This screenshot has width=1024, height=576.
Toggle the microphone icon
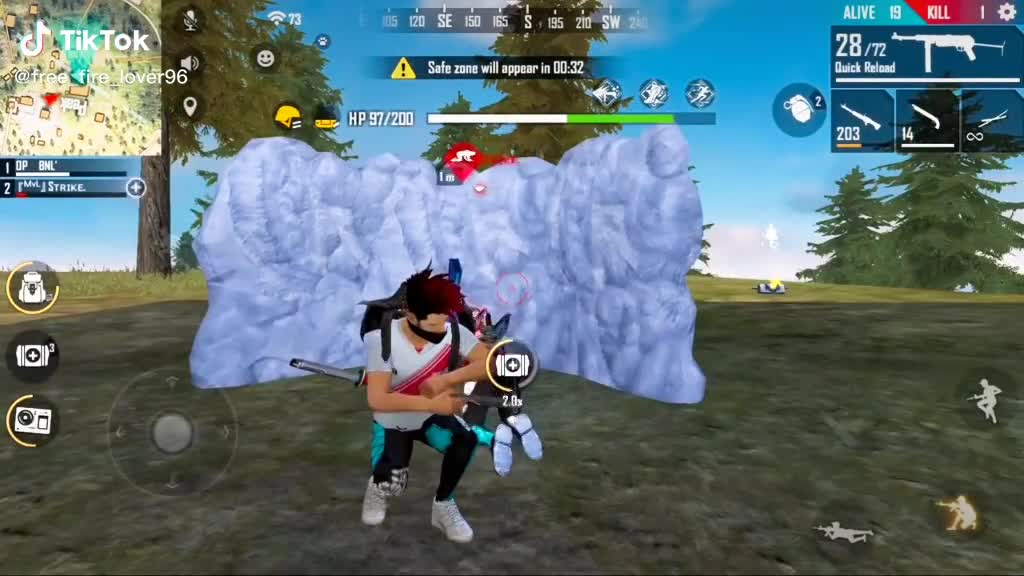click(x=189, y=19)
